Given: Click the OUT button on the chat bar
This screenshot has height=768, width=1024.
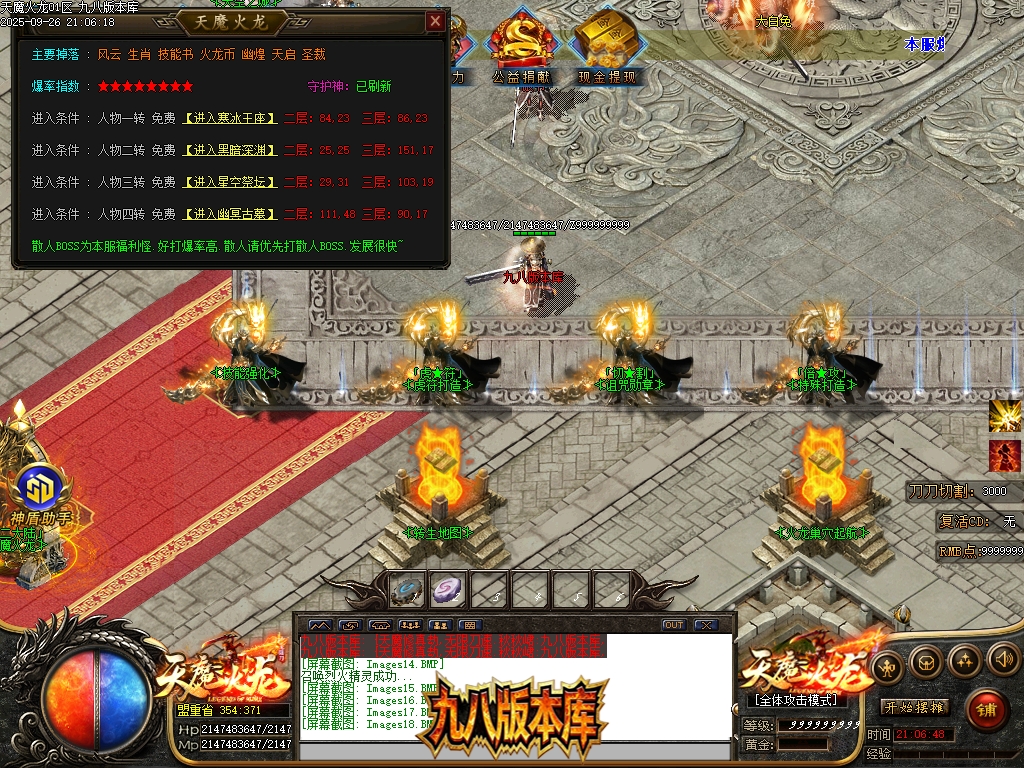Looking at the screenshot, I should tap(674, 625).
